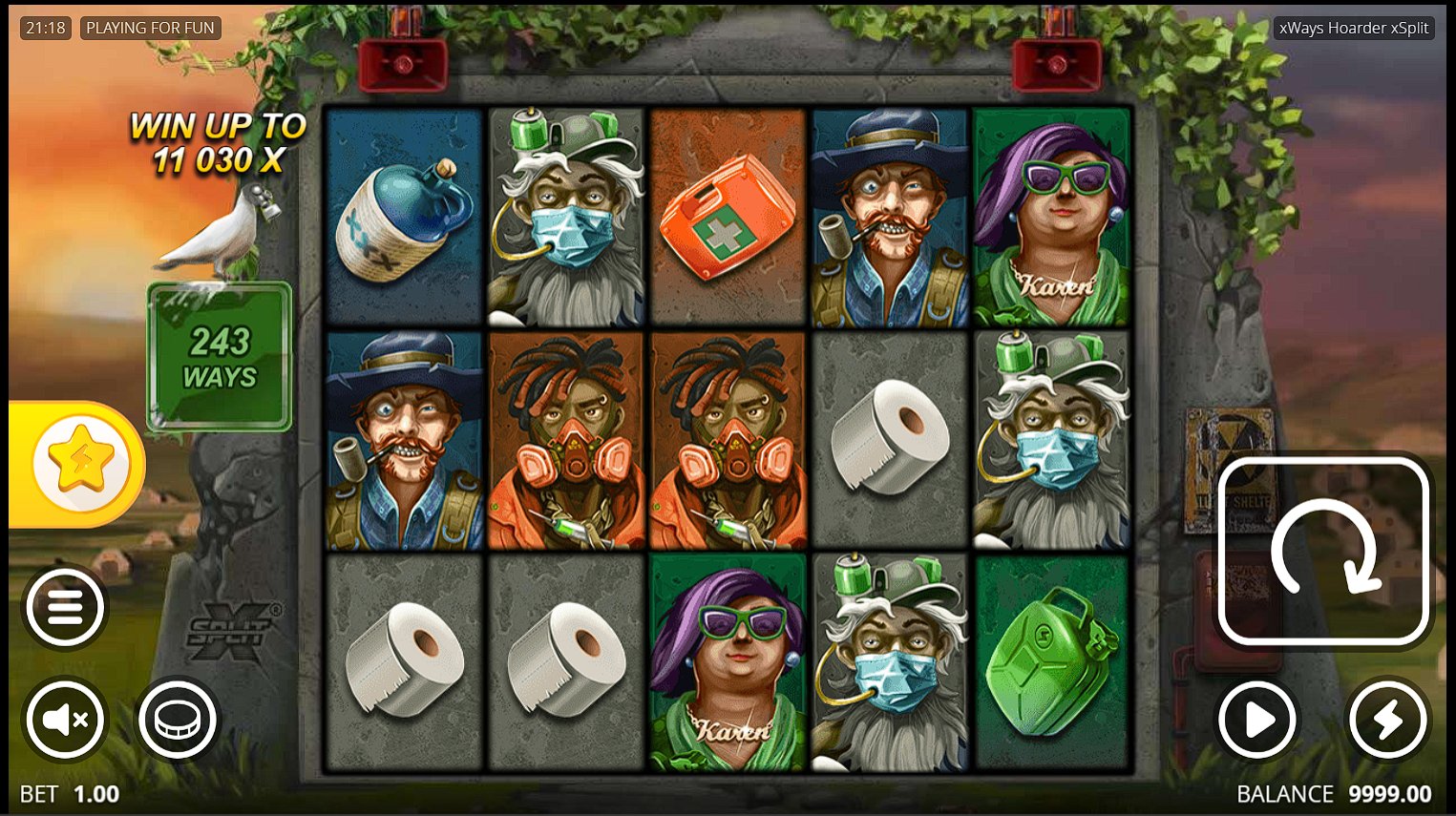
Task: Spin the reels with the large spin button
Action: tap(1324, 551)
